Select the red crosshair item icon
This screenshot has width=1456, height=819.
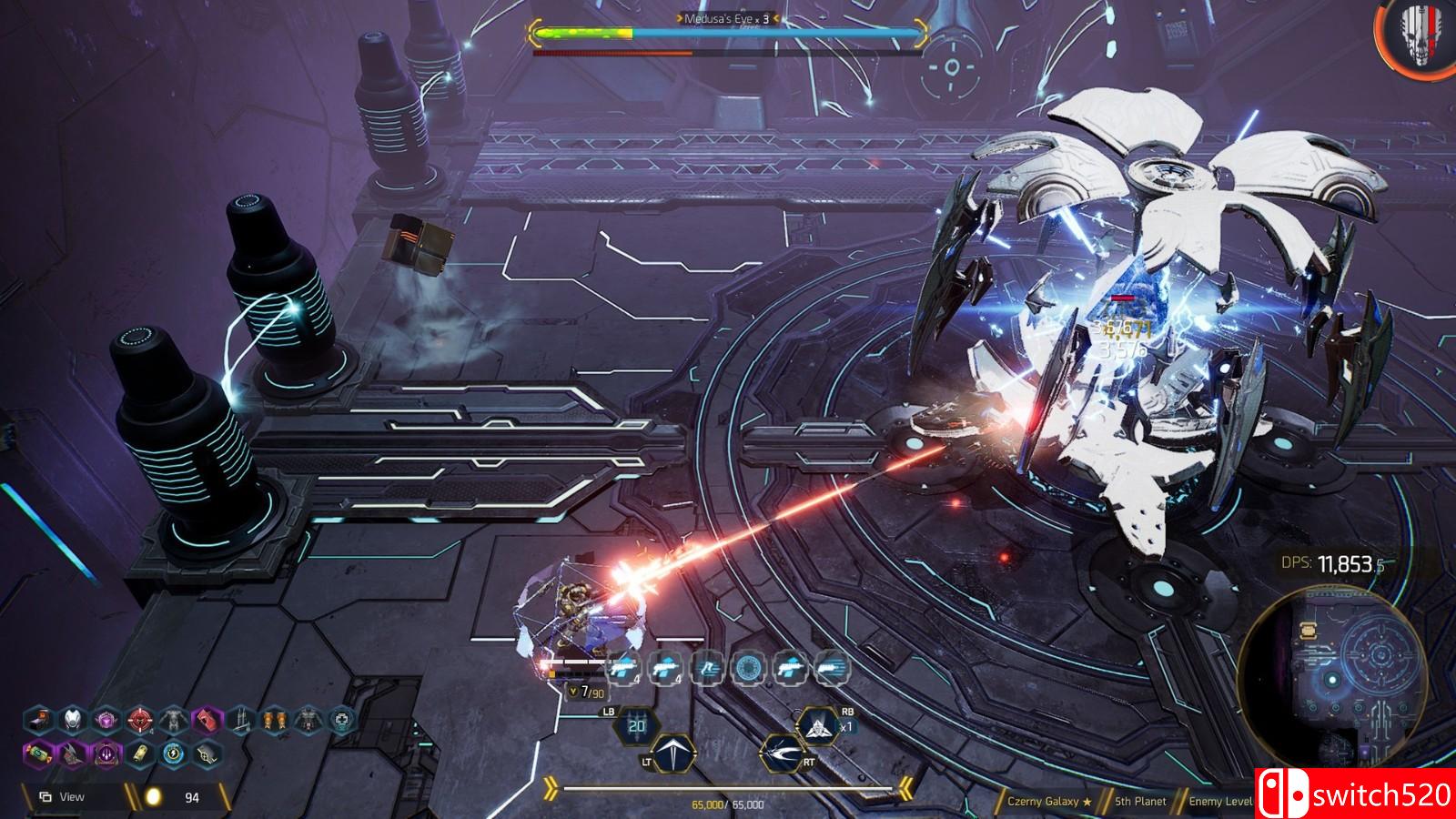click(139, 721)
